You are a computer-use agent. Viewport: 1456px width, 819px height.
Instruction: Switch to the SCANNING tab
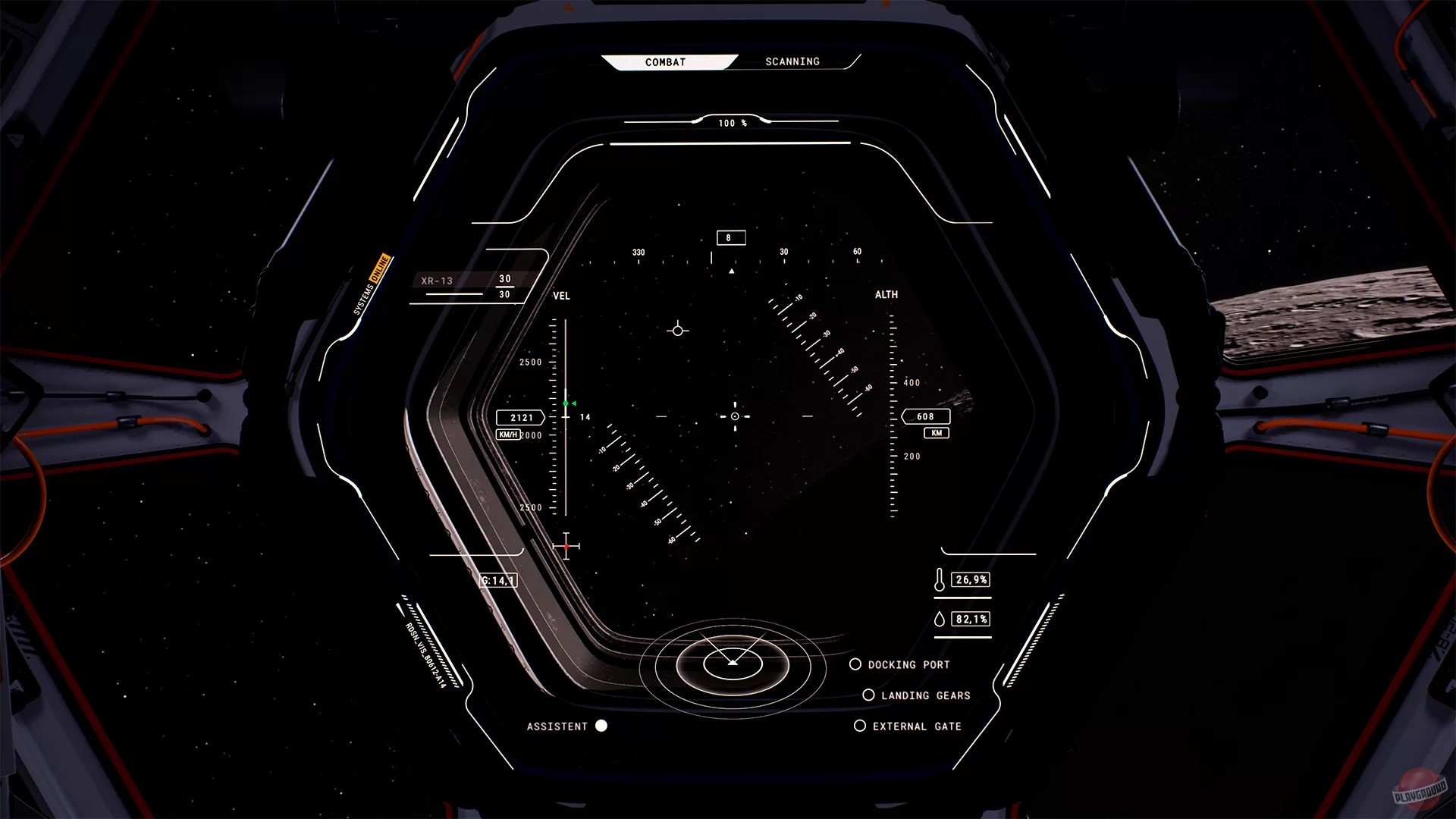coord(792,61)
